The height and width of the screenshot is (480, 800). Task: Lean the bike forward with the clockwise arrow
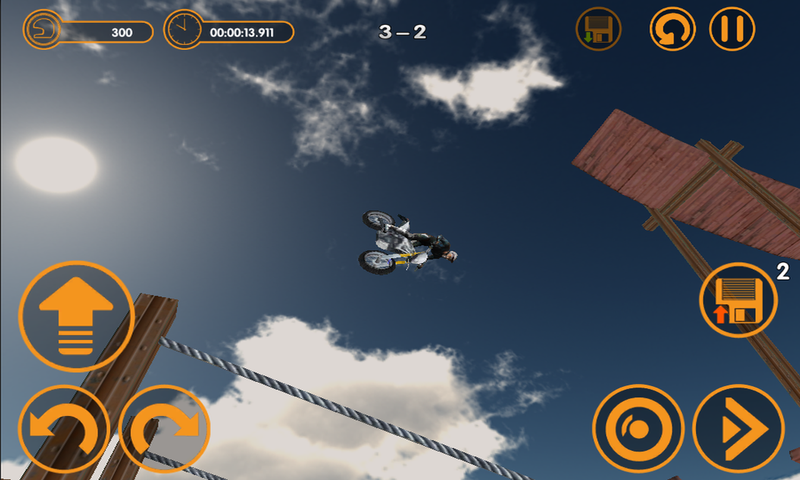tap(164, 430)
